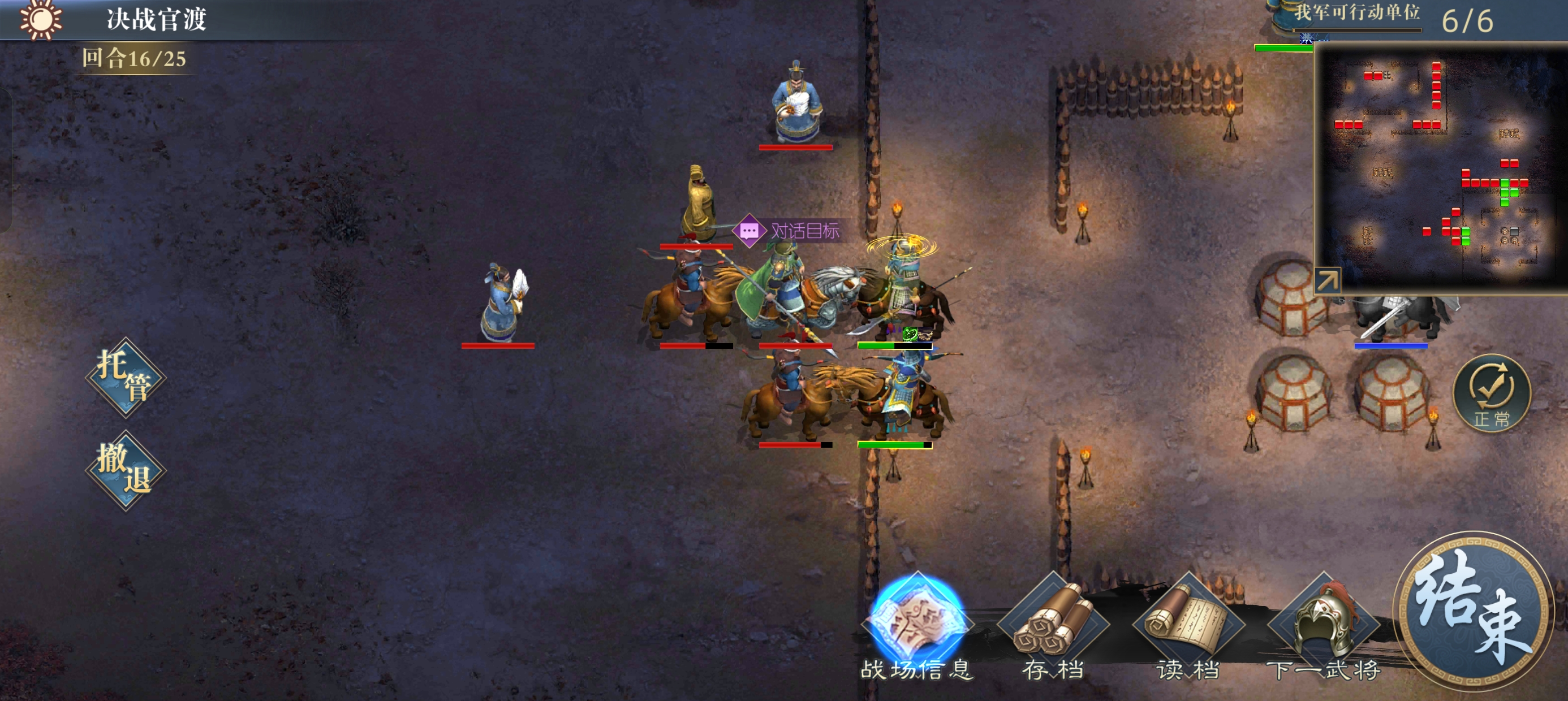This screenshot has height=701, width=1568.
Task: Save the game with 存档
Action: tap(1053, 627)
